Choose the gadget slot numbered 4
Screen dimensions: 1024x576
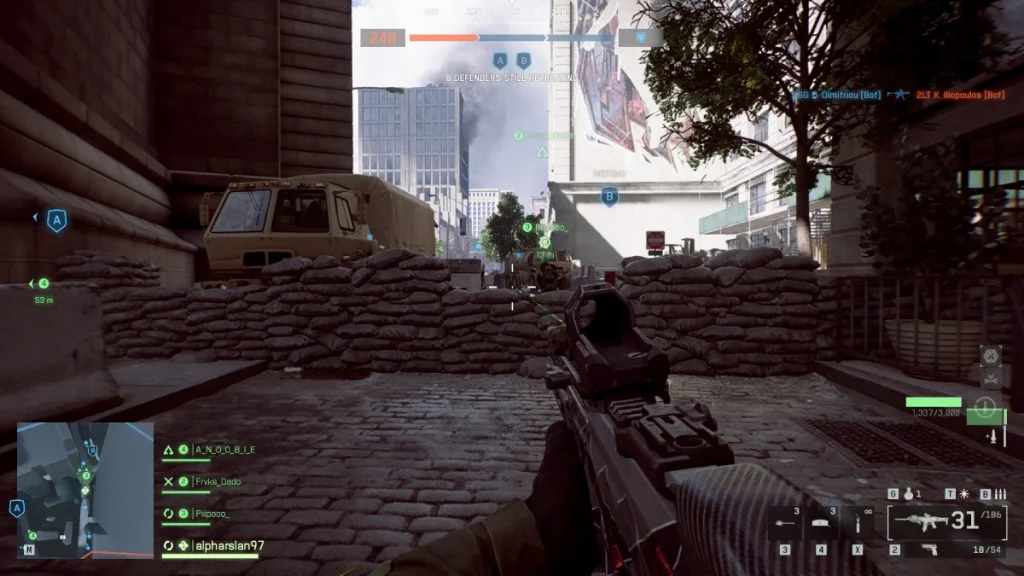[x=821, y=521]
